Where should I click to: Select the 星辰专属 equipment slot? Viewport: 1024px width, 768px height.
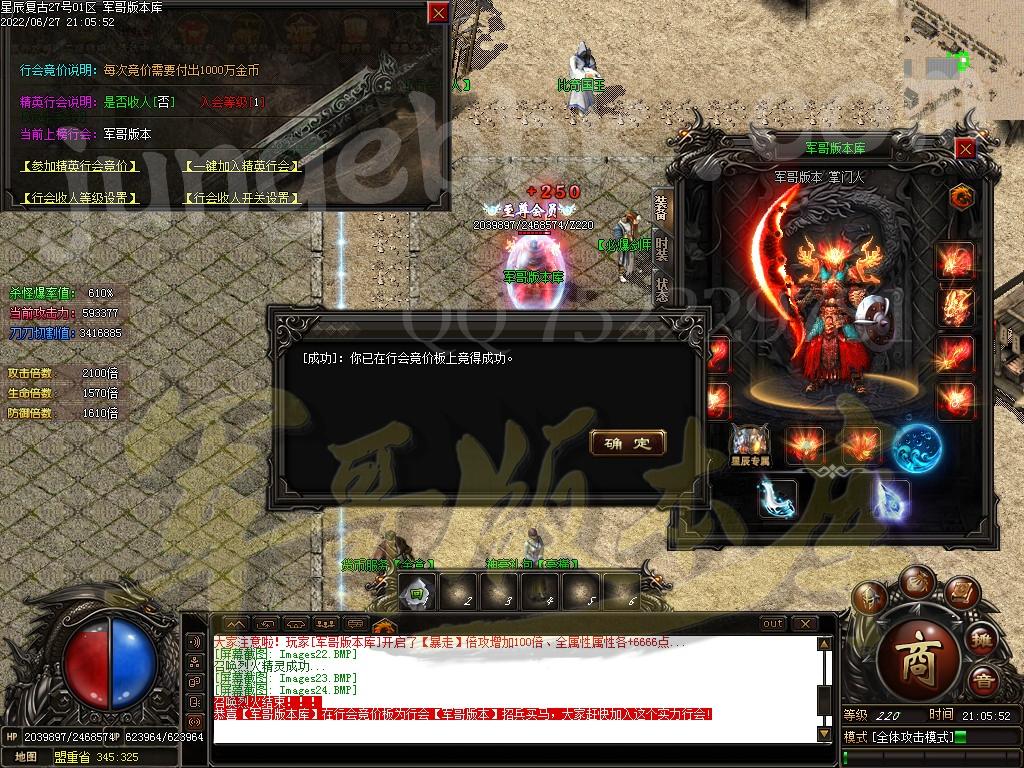point(750,444)
